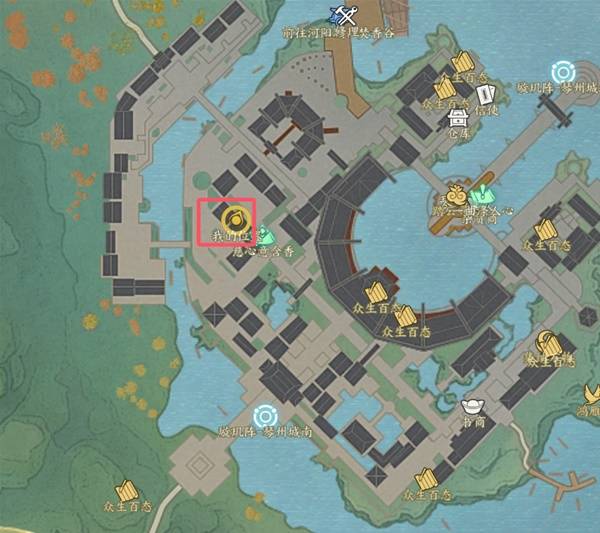Open the 书商 bookseller marker
The height and width of the screenshot is (533, 600).
pos(473,408)
